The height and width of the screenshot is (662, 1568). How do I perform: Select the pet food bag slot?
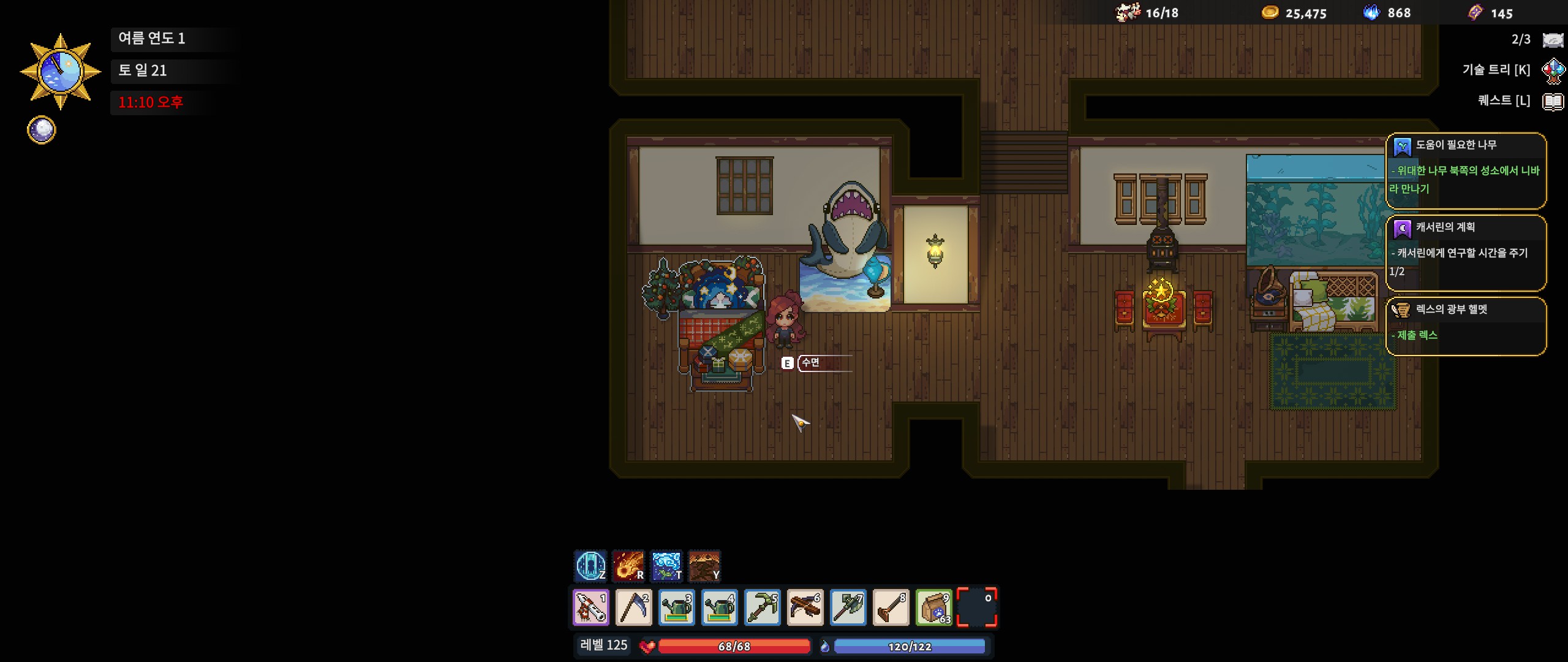934,607
